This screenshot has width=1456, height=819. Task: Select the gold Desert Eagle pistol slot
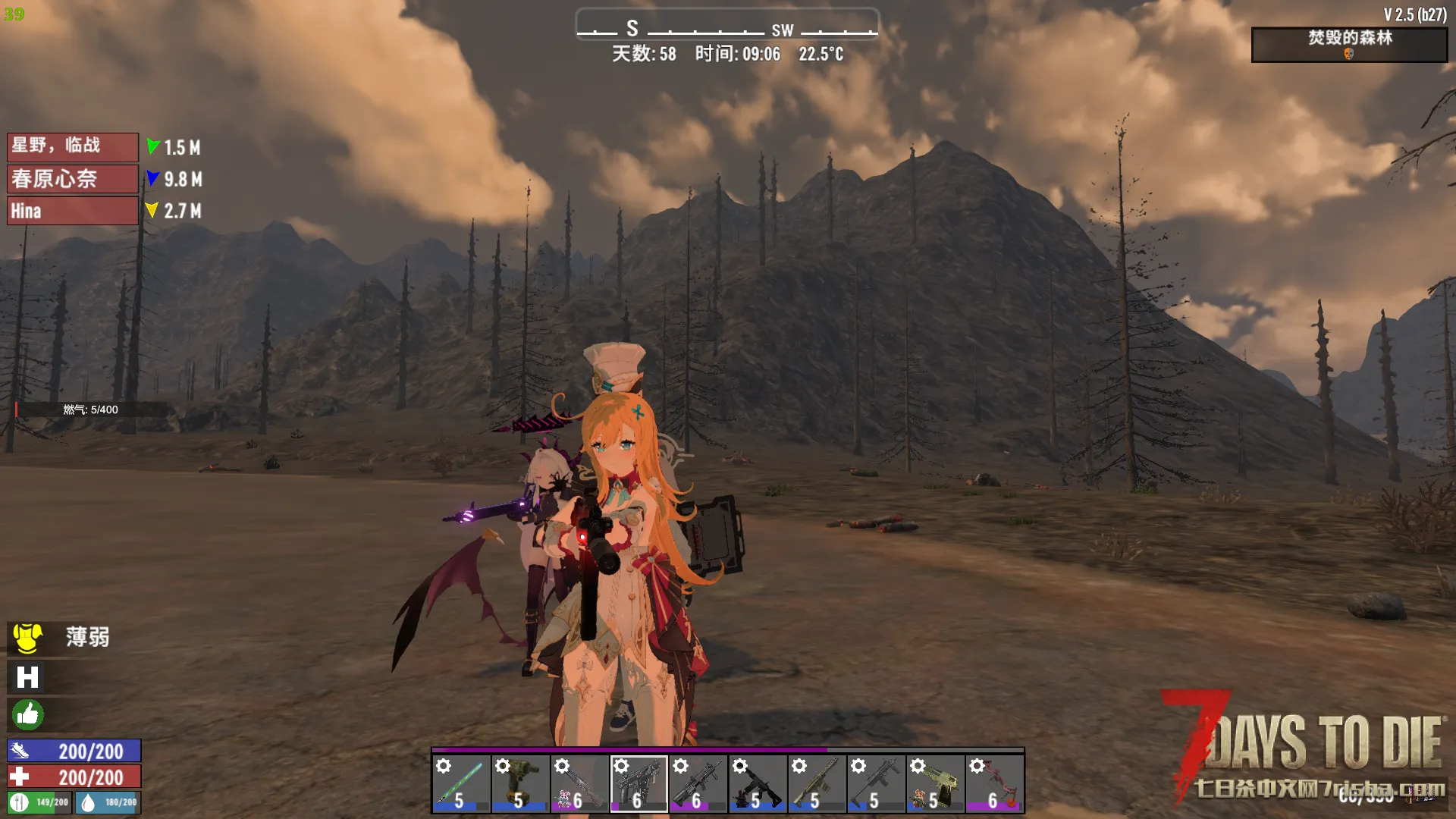pos(935,783)
